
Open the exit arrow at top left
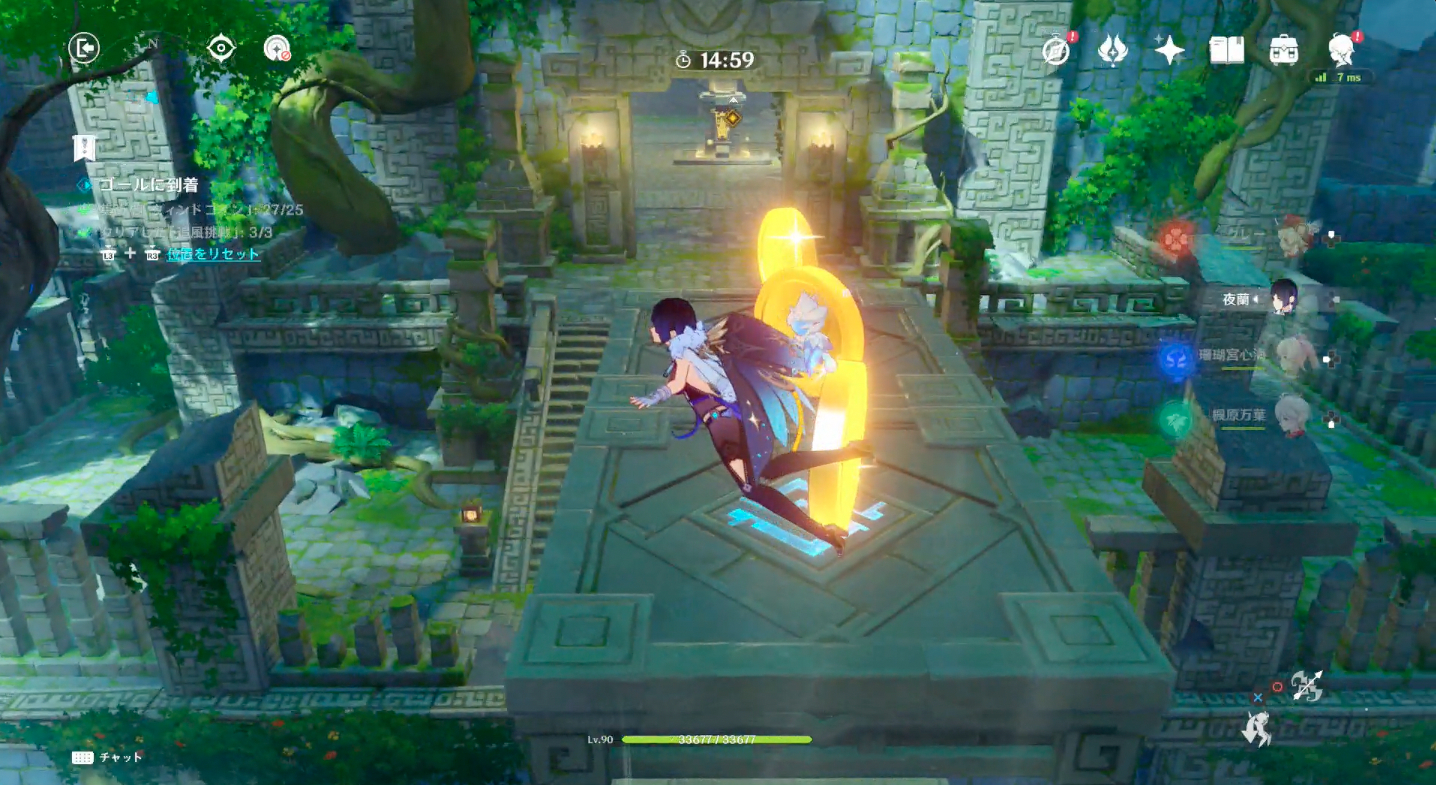[x=84, y=49]
